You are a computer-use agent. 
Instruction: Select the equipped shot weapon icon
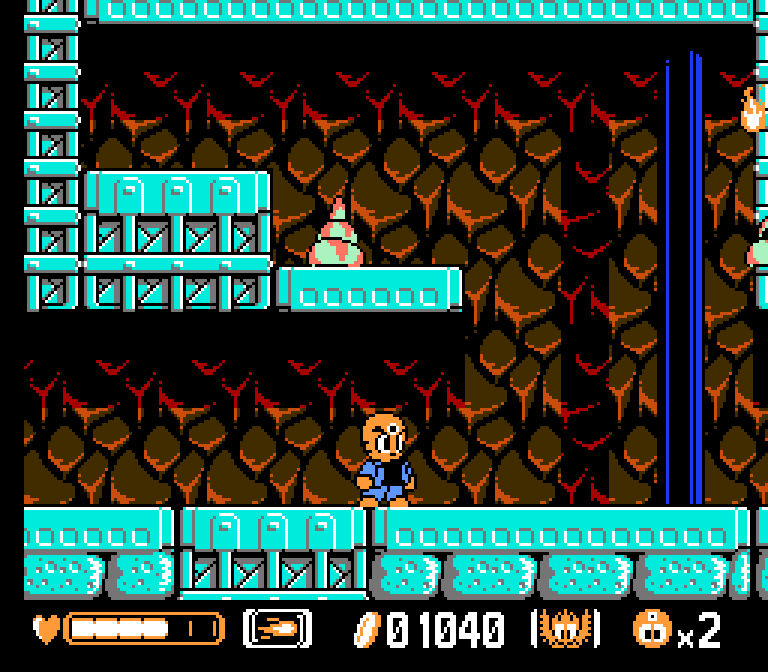277,629
